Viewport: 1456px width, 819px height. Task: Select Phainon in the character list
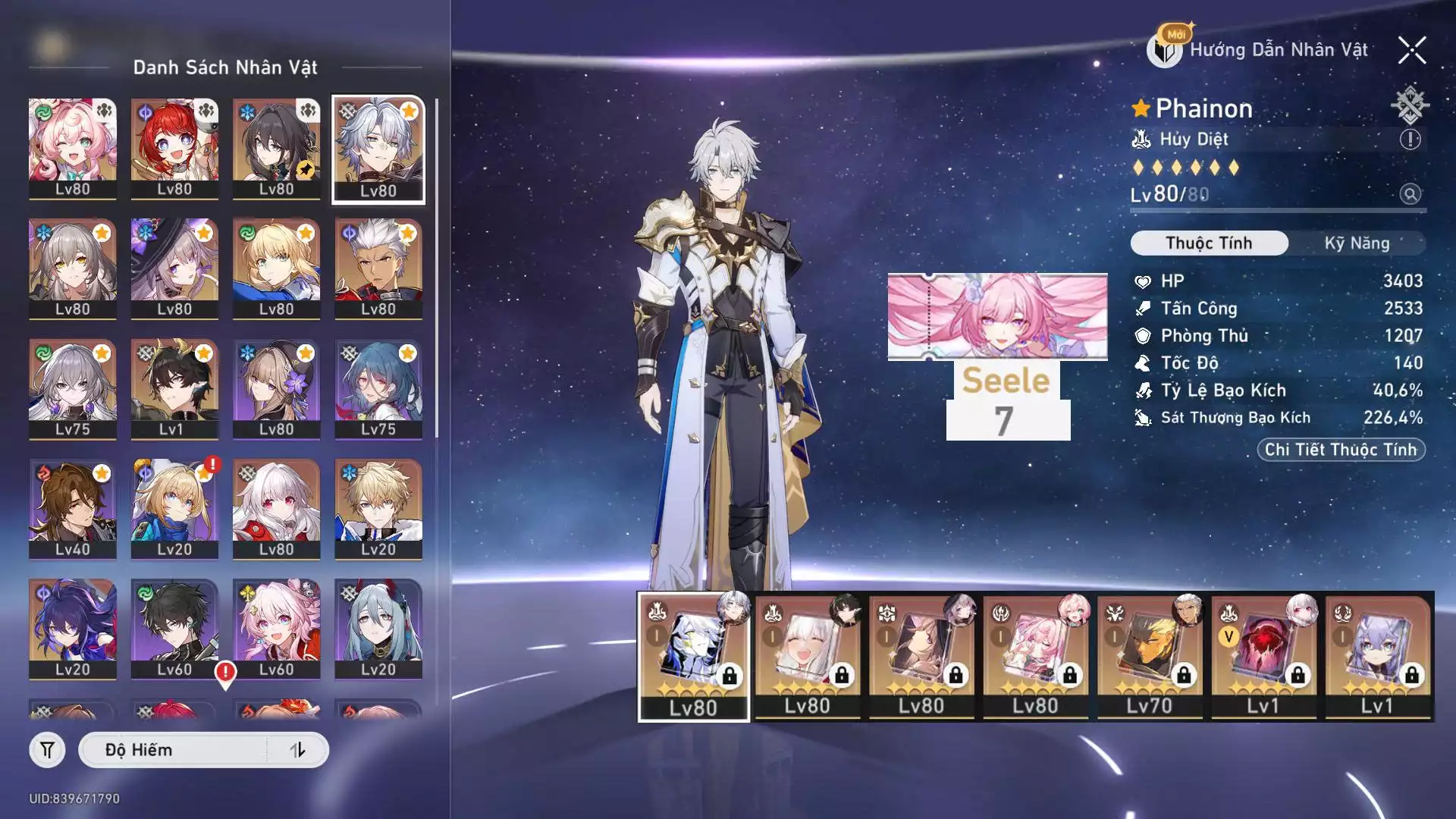pyautogui.click(x=378, y=149)
